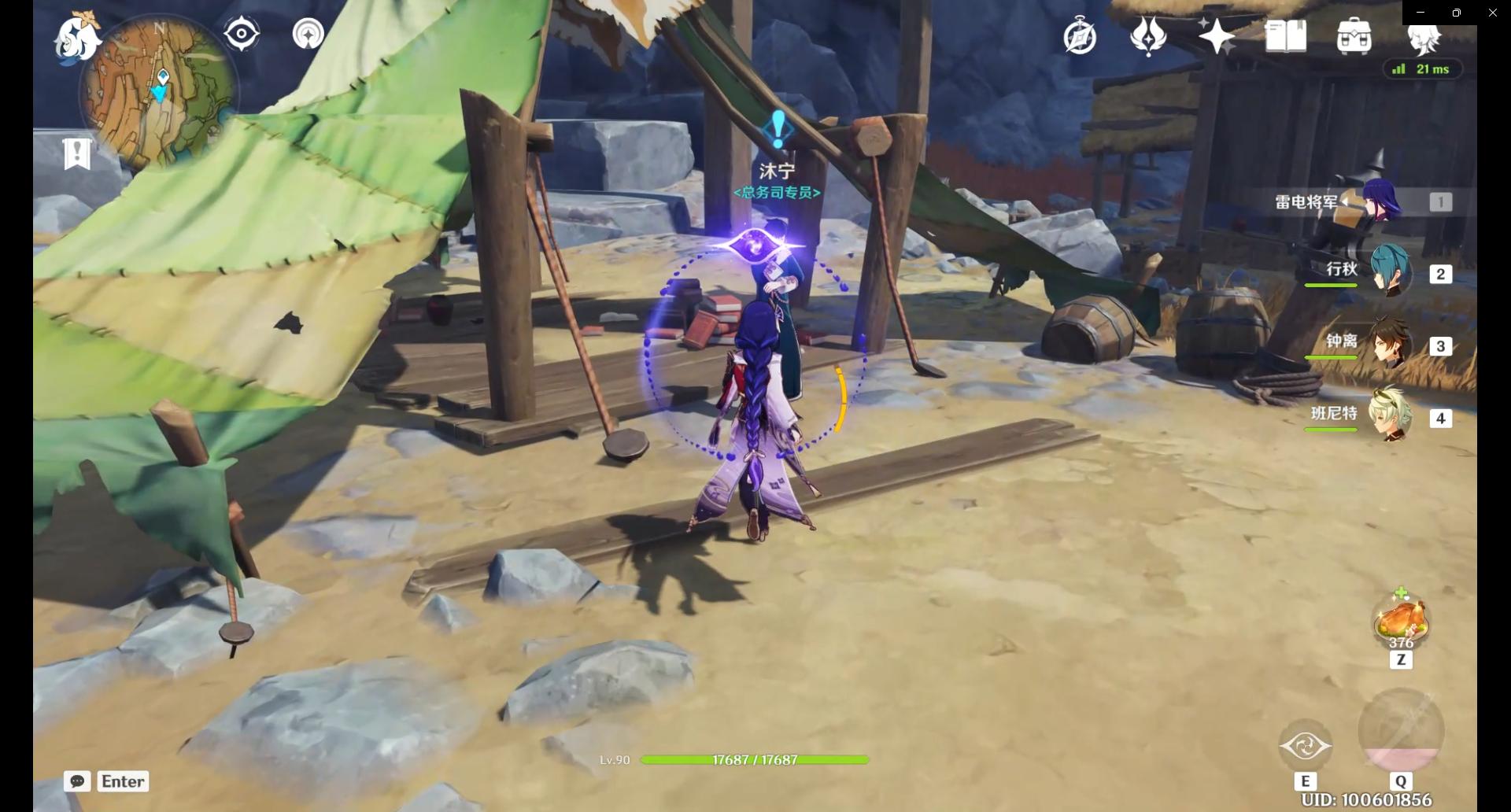This screenshot has width=1511, height=812.
Task: Open the character profile icon
Action: click(x=1423, y=37)
